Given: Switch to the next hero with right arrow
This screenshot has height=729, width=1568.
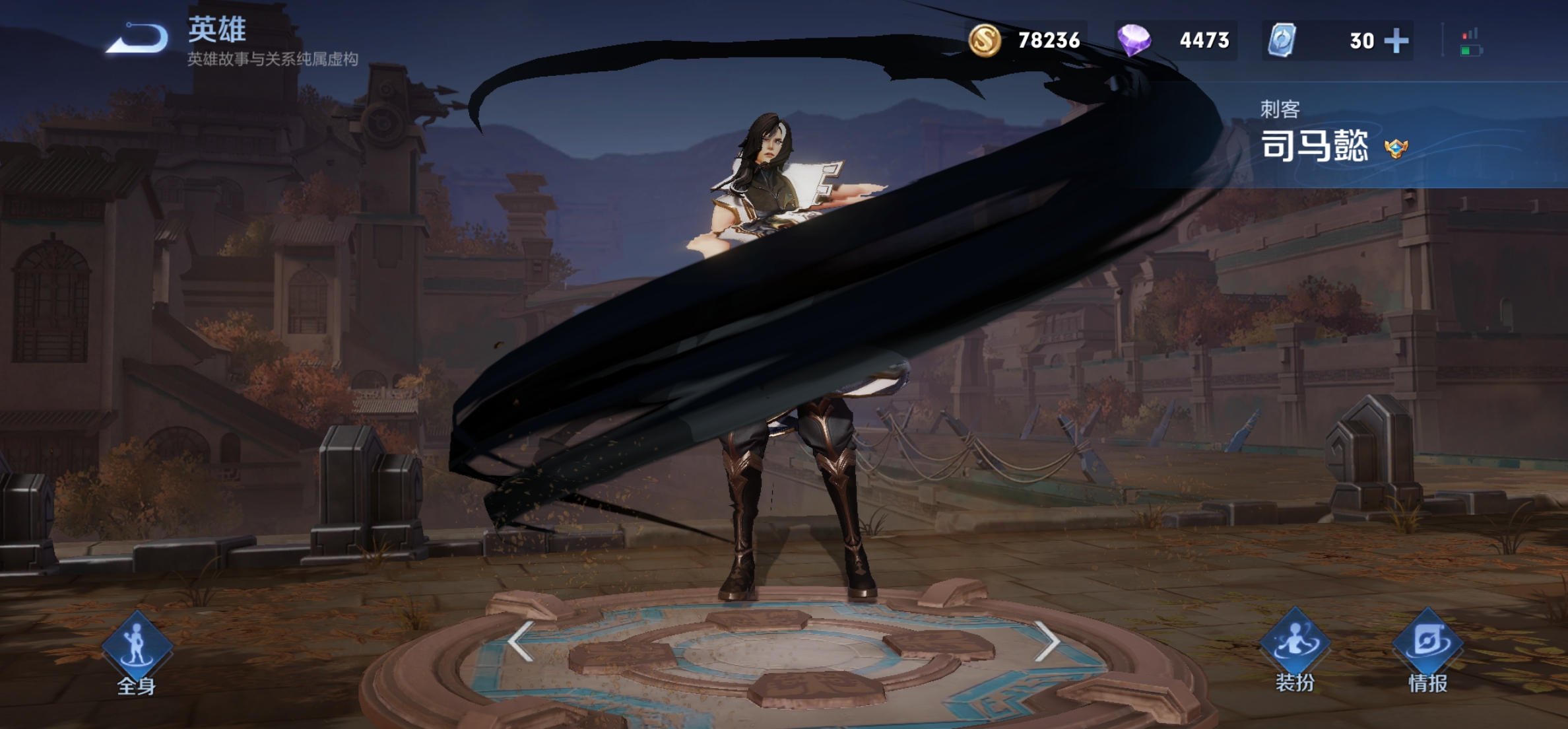Looking at the screenshot, I should point(1047,641).
